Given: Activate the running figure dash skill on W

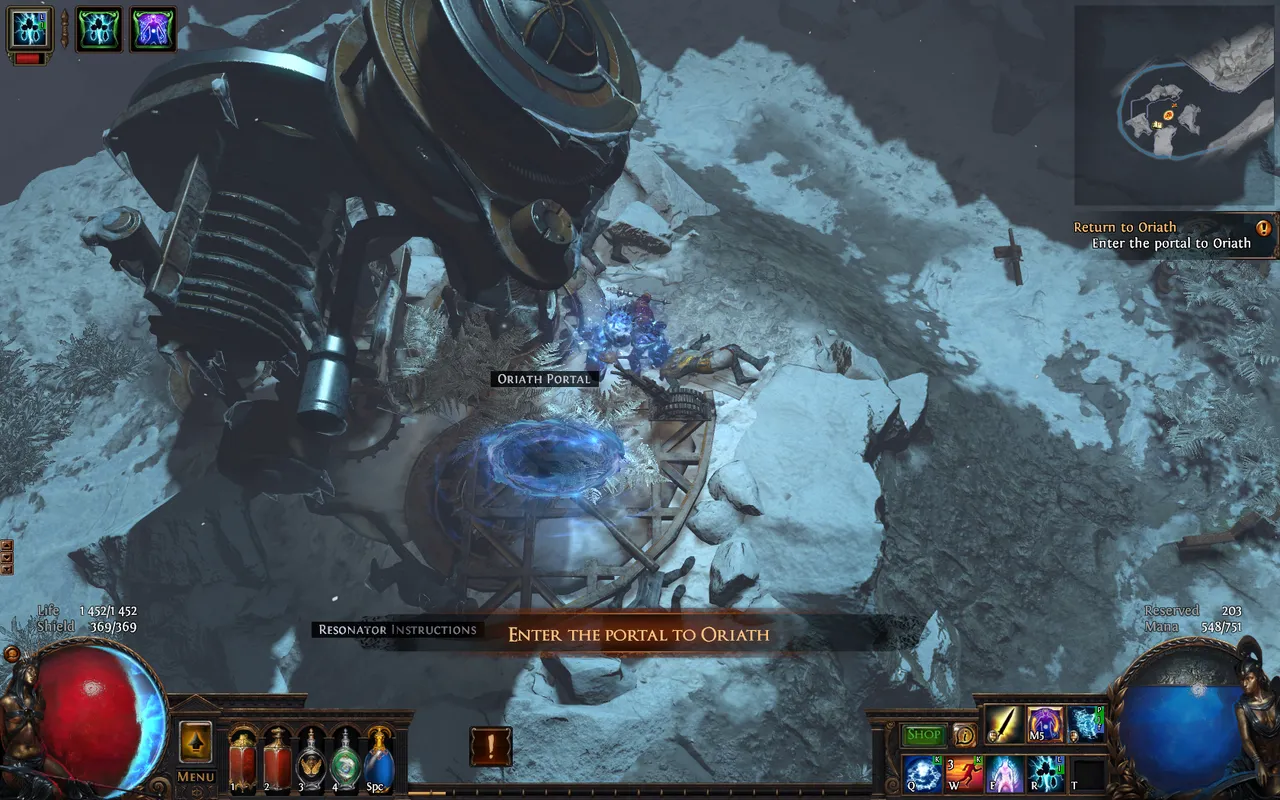Looking at the screenshot, I should coord(964,774).
